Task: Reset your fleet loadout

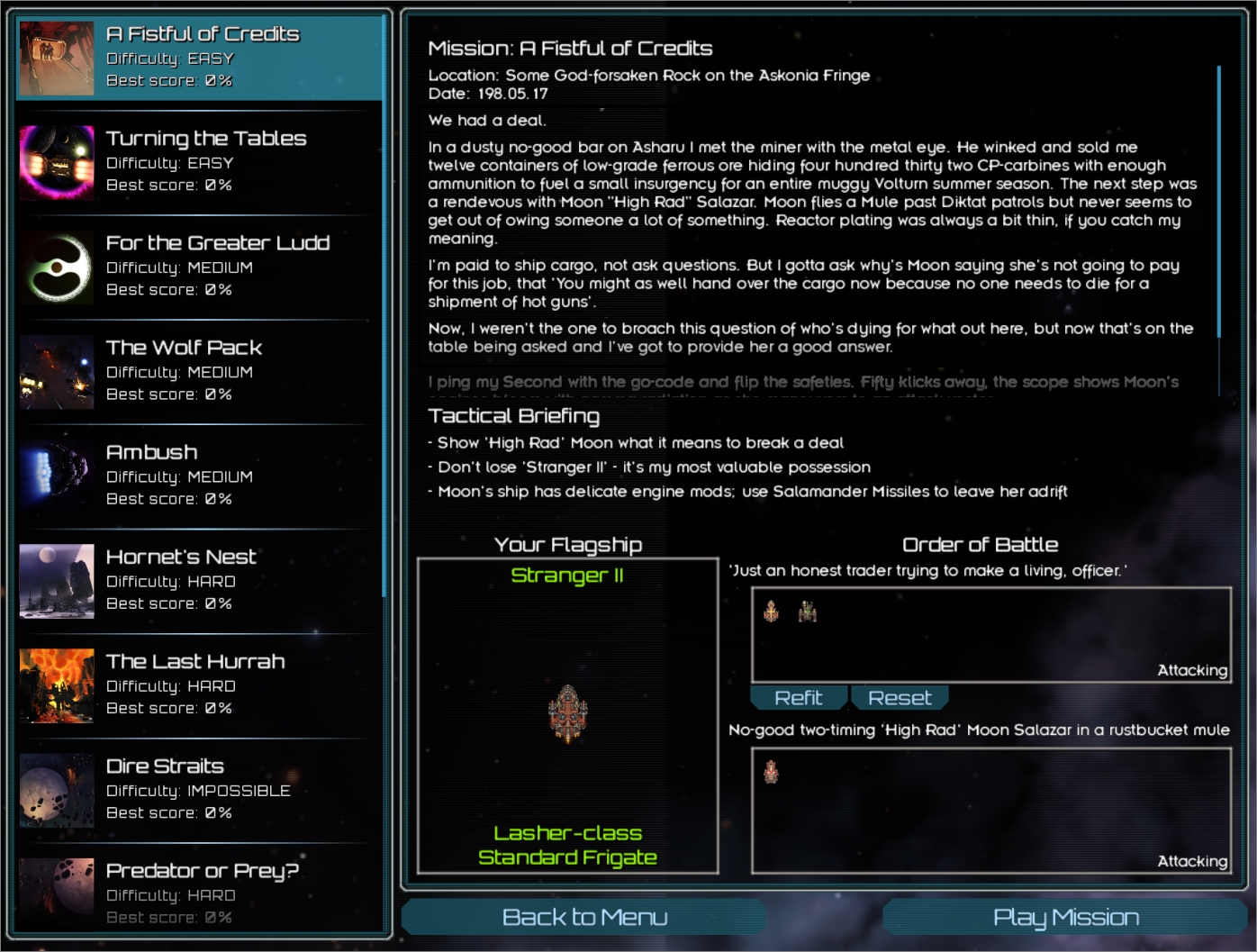Action: (x=900, y=697)
